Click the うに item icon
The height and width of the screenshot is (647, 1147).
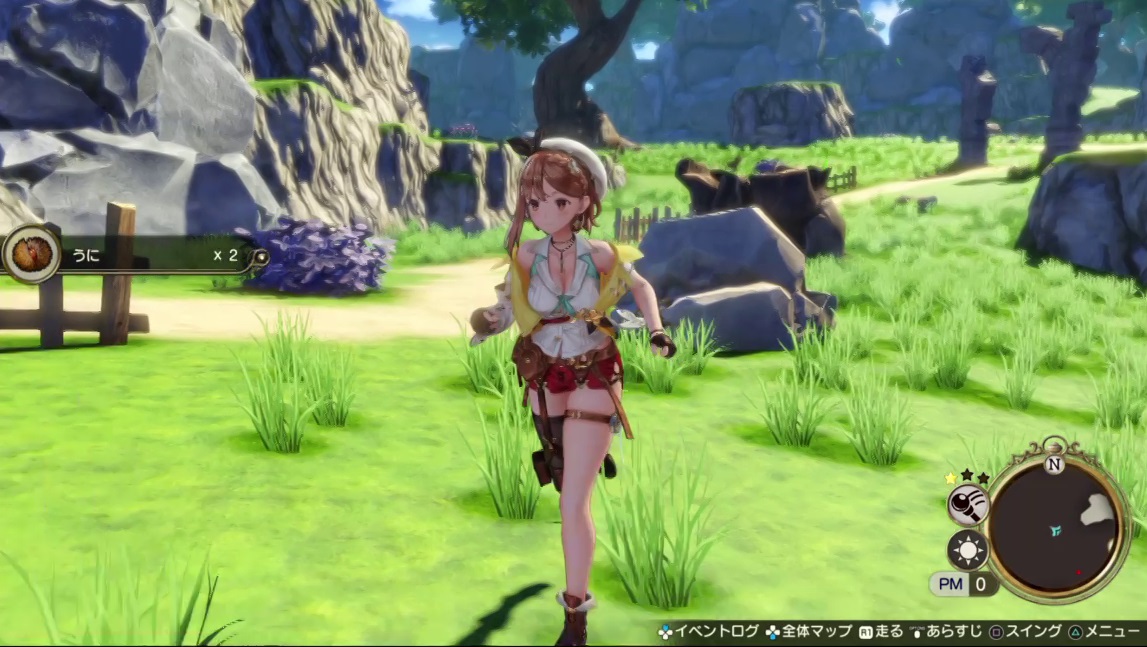pos(31,254)
